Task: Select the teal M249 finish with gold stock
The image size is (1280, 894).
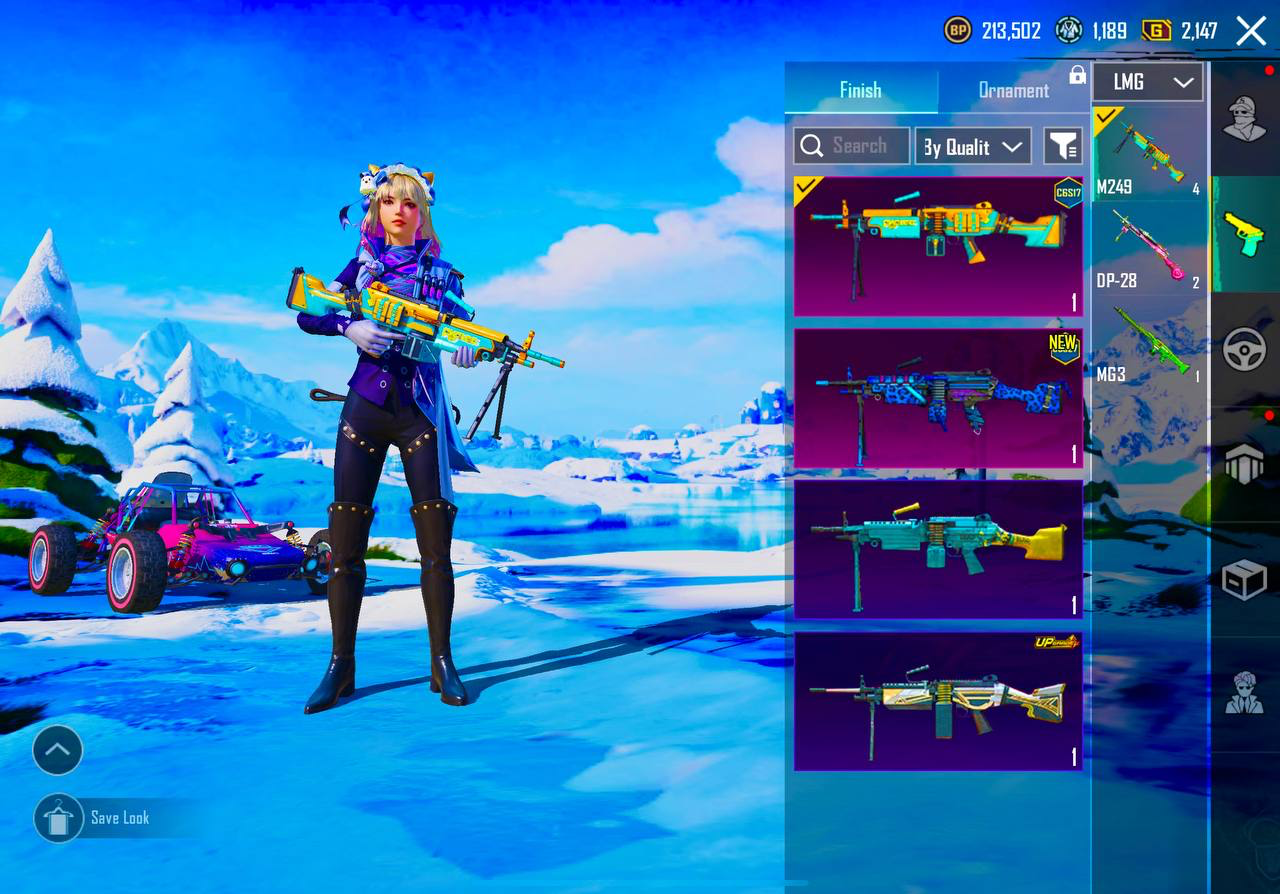Action: [938, 549]
